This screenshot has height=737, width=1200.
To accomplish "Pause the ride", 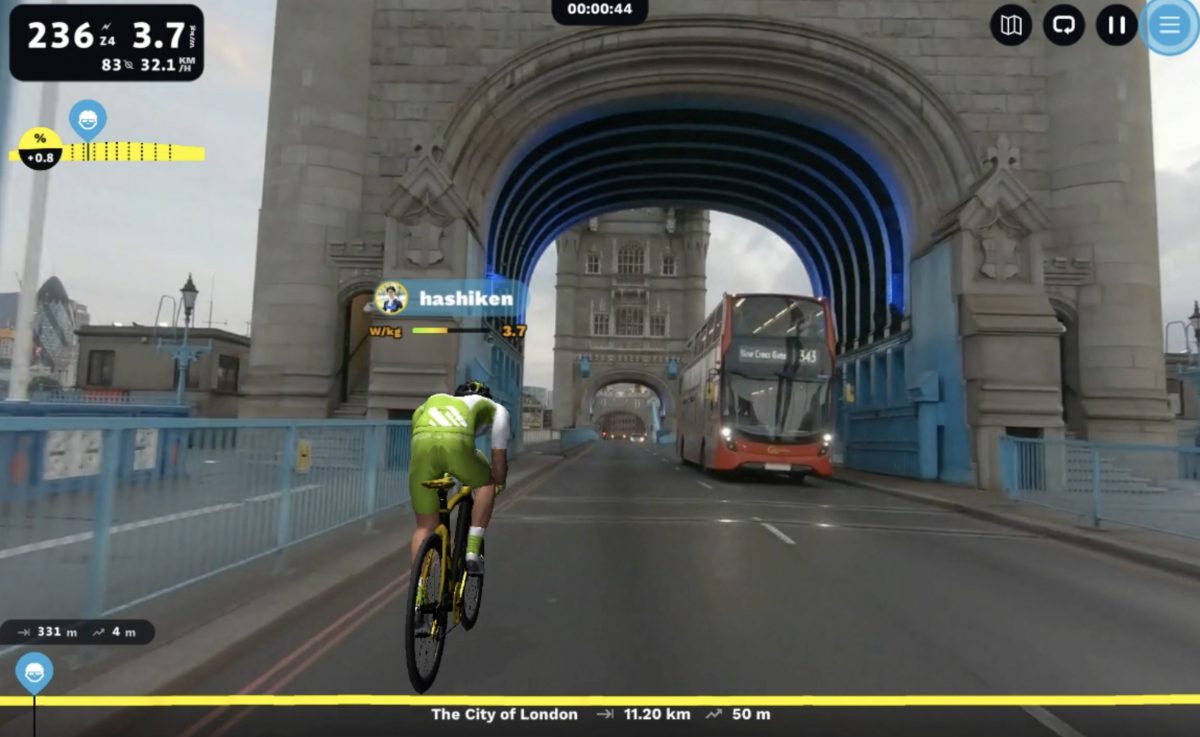I will 1117,25.
